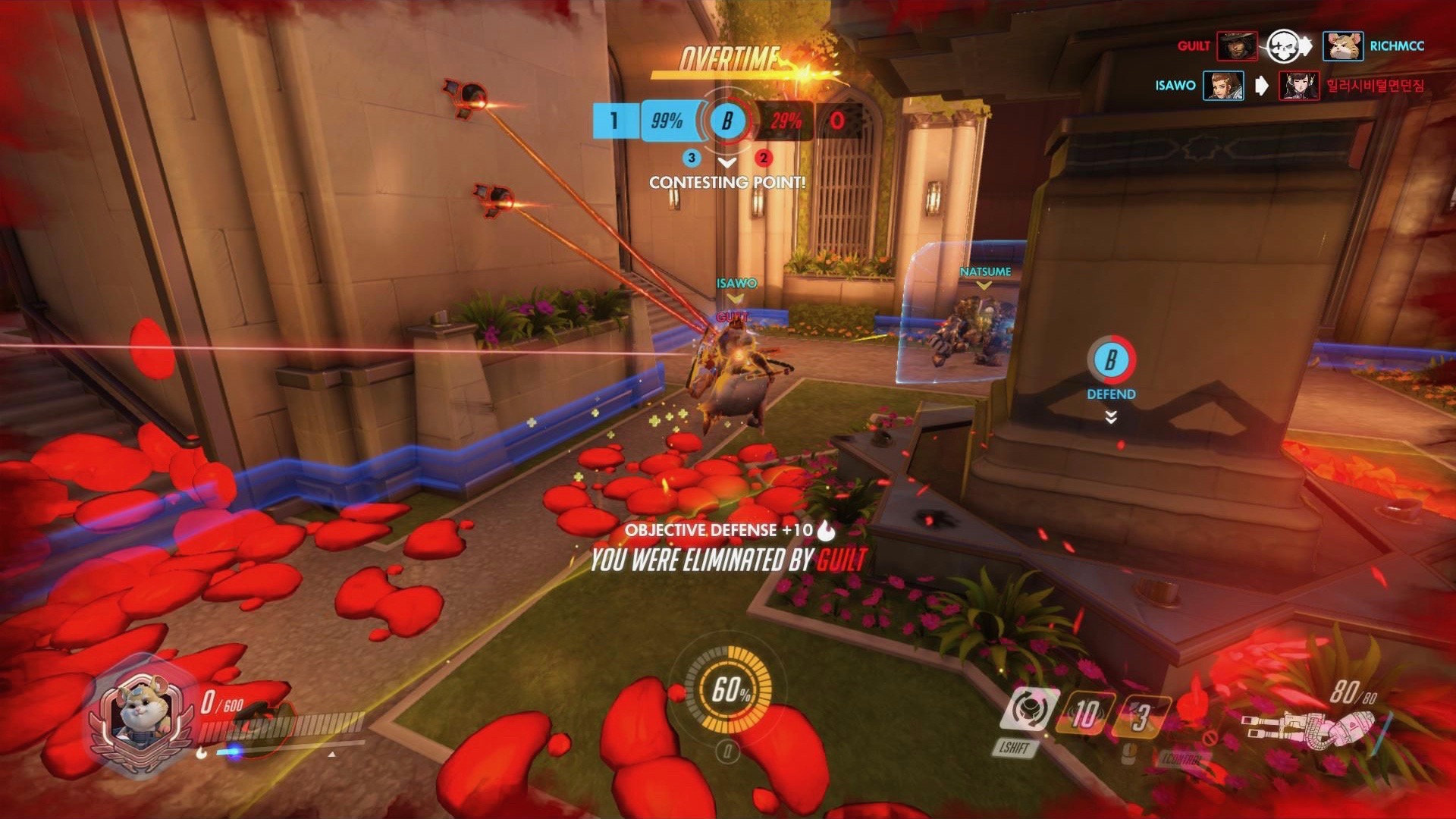The width and height of the screenshot is (1456, 819).
Task: Select the point B objective icon in the top bar
Action: pyautogui.click(x=726, y=121)
